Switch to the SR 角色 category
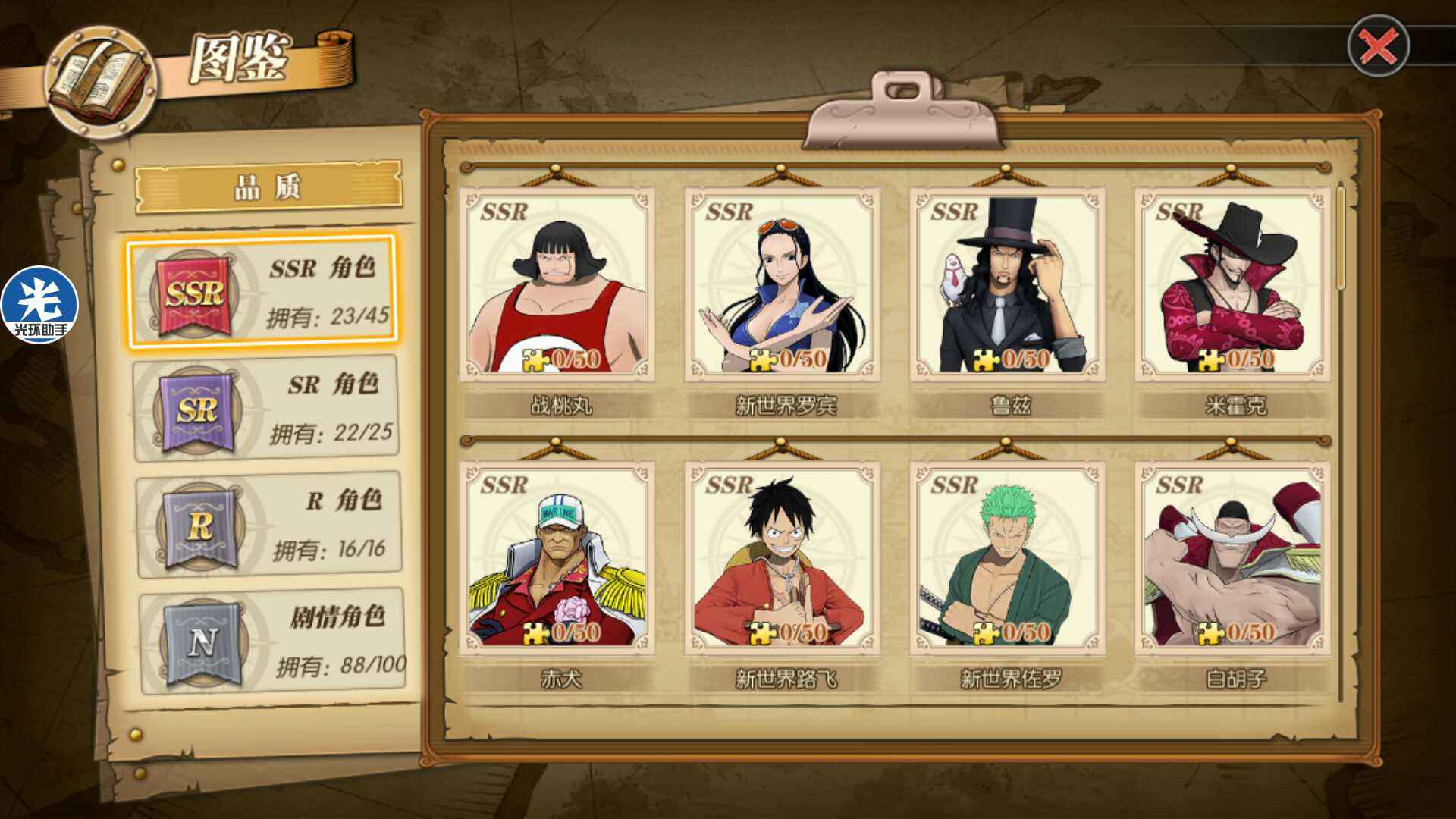This screenshot has width=1456, height=819. tap(267, 409)
